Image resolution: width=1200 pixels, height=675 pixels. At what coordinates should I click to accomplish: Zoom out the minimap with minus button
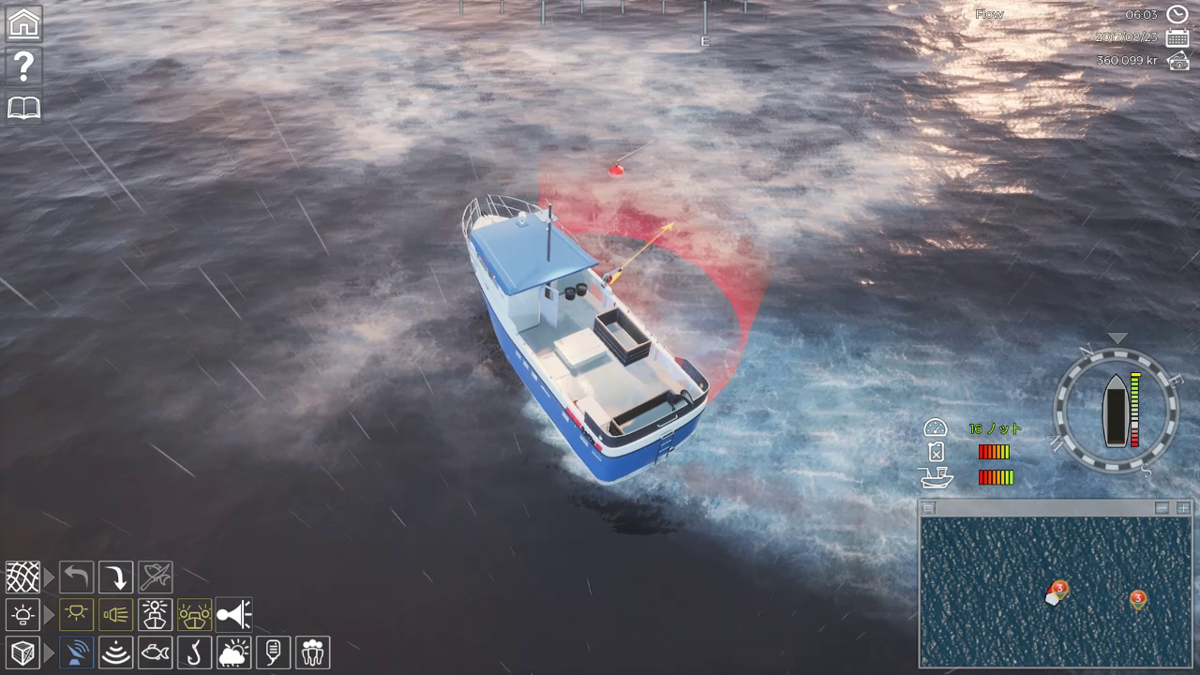[1162, 508]
